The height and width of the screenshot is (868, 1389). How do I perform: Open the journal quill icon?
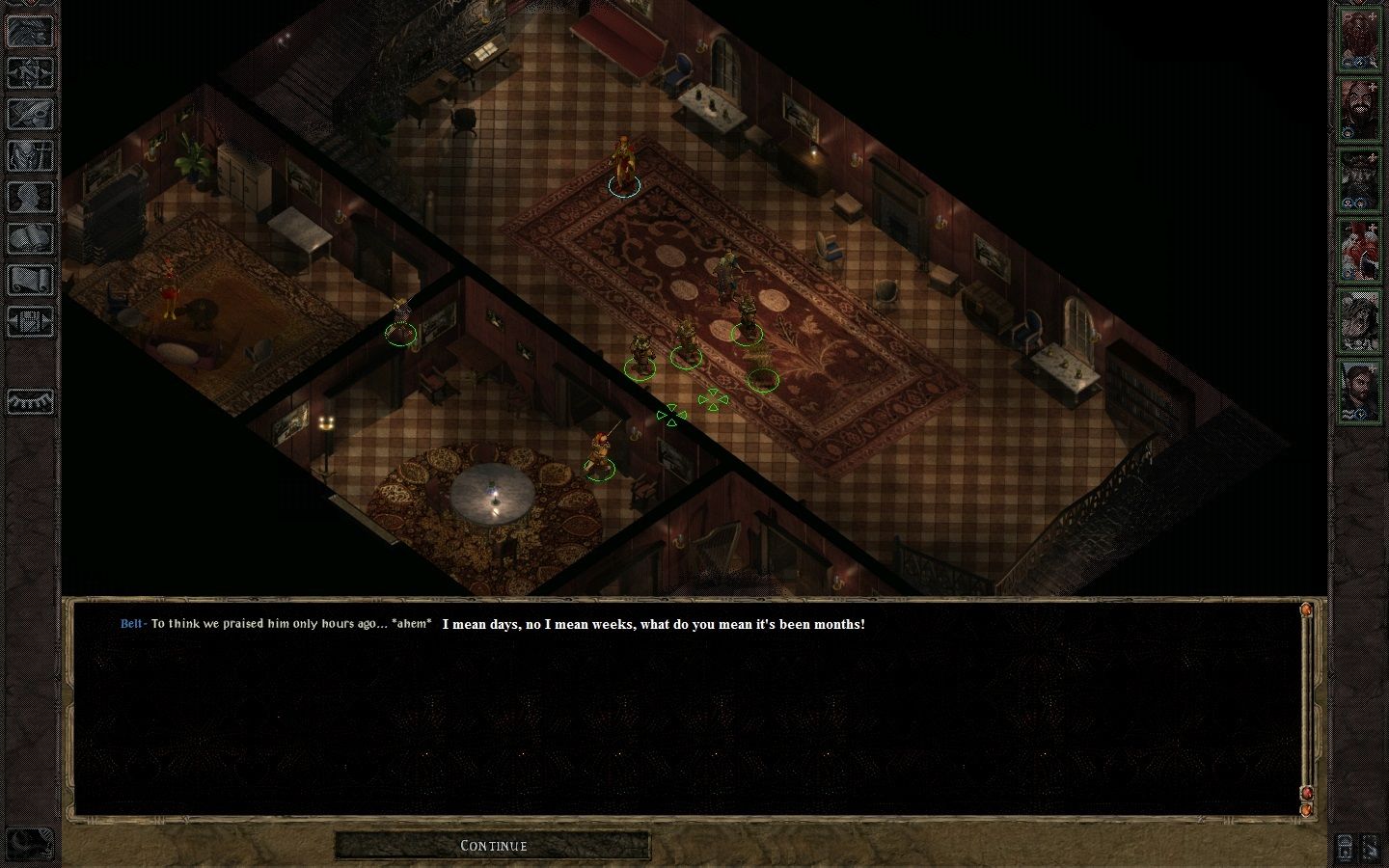30,114
